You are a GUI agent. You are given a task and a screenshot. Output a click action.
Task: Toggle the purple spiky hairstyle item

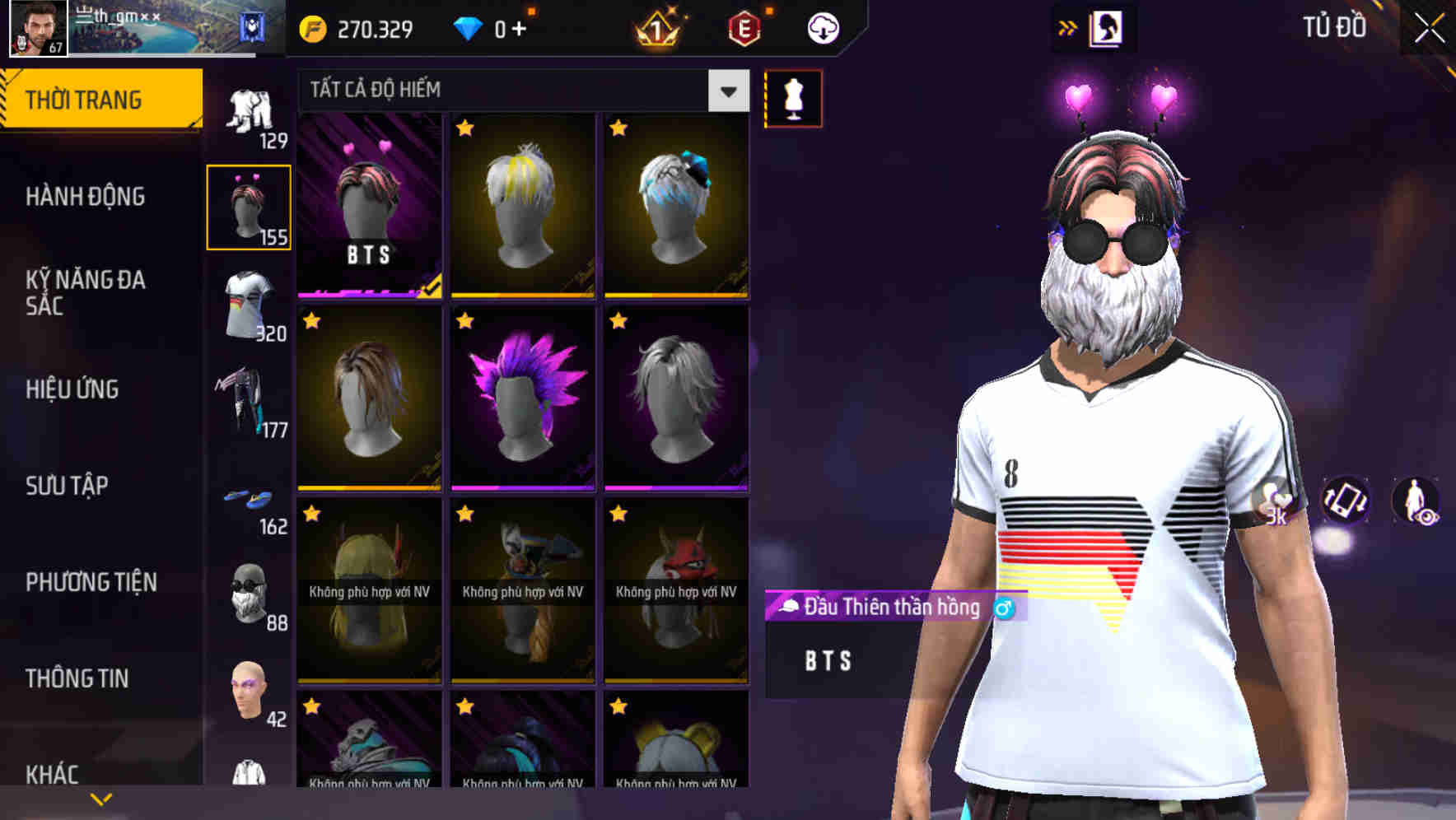pos(522,403)
